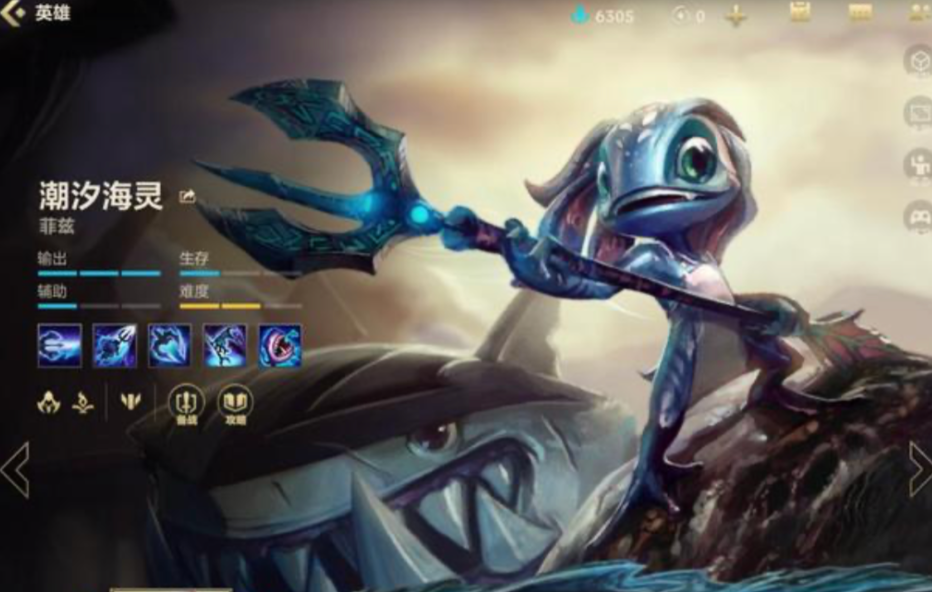Show the fourth ability with the jumping figure

coord(224,345)
